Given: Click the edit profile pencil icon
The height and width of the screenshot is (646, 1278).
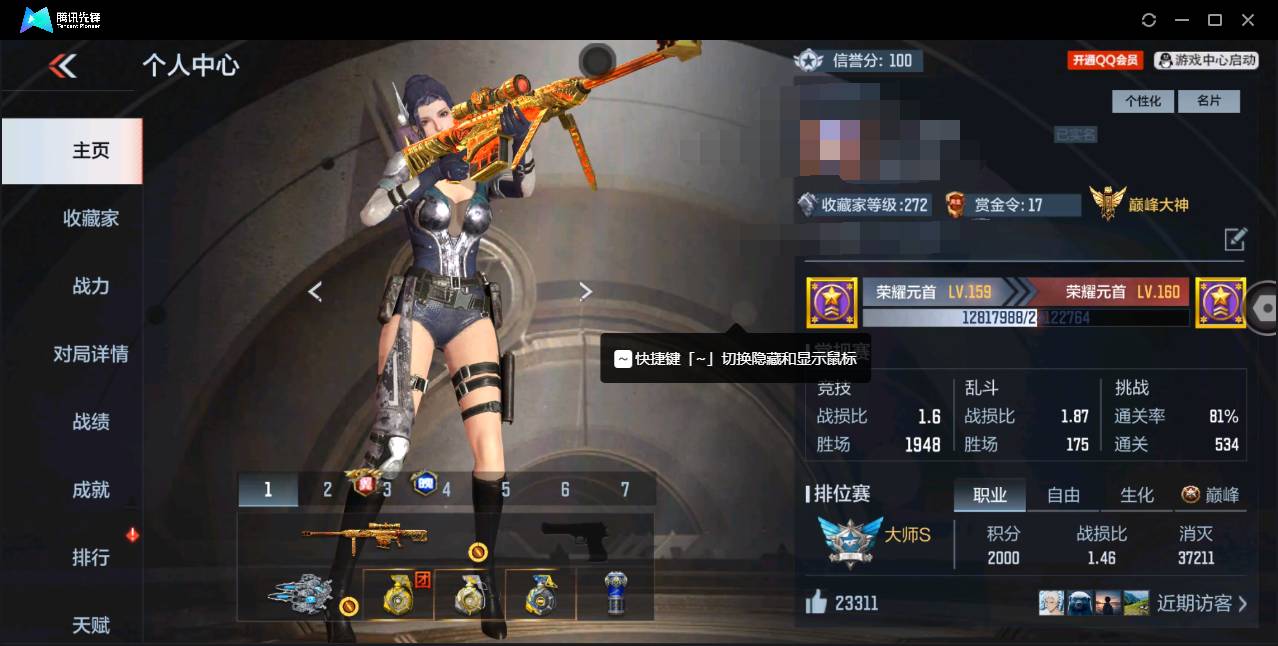Looking at the screenshot, I should point(1236,239).
